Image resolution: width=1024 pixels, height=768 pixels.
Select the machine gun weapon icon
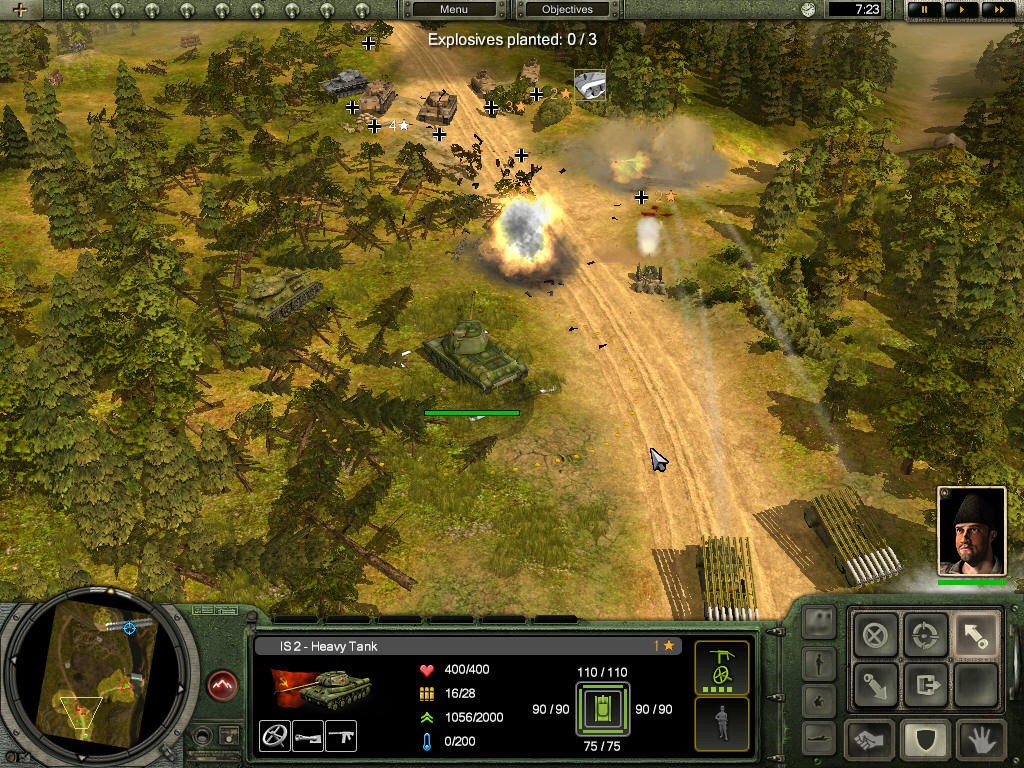(x=341, y=736)
